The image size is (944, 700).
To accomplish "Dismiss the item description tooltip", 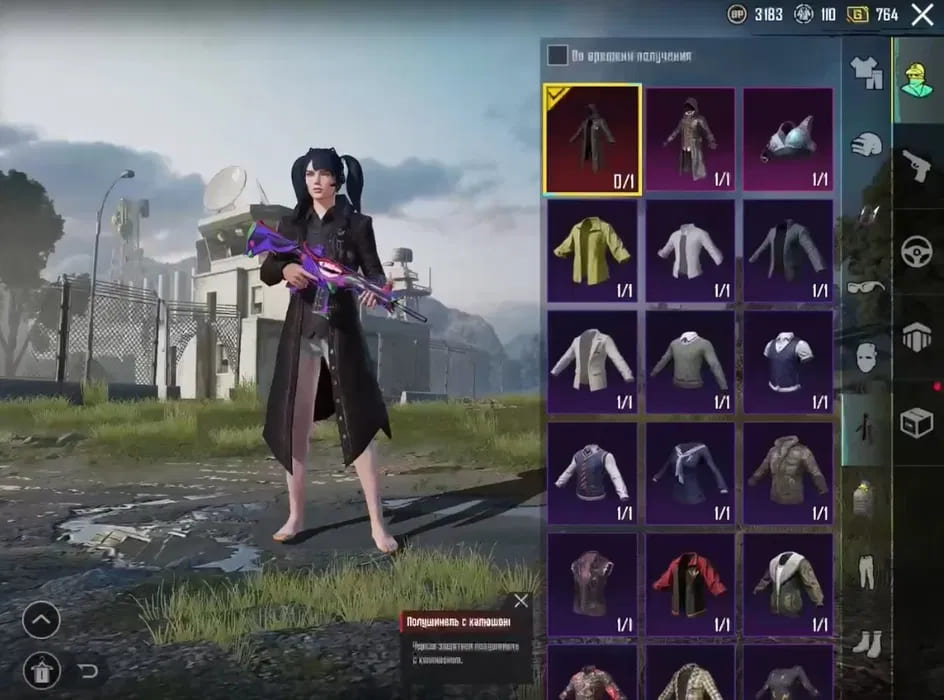I will point(520,601).
